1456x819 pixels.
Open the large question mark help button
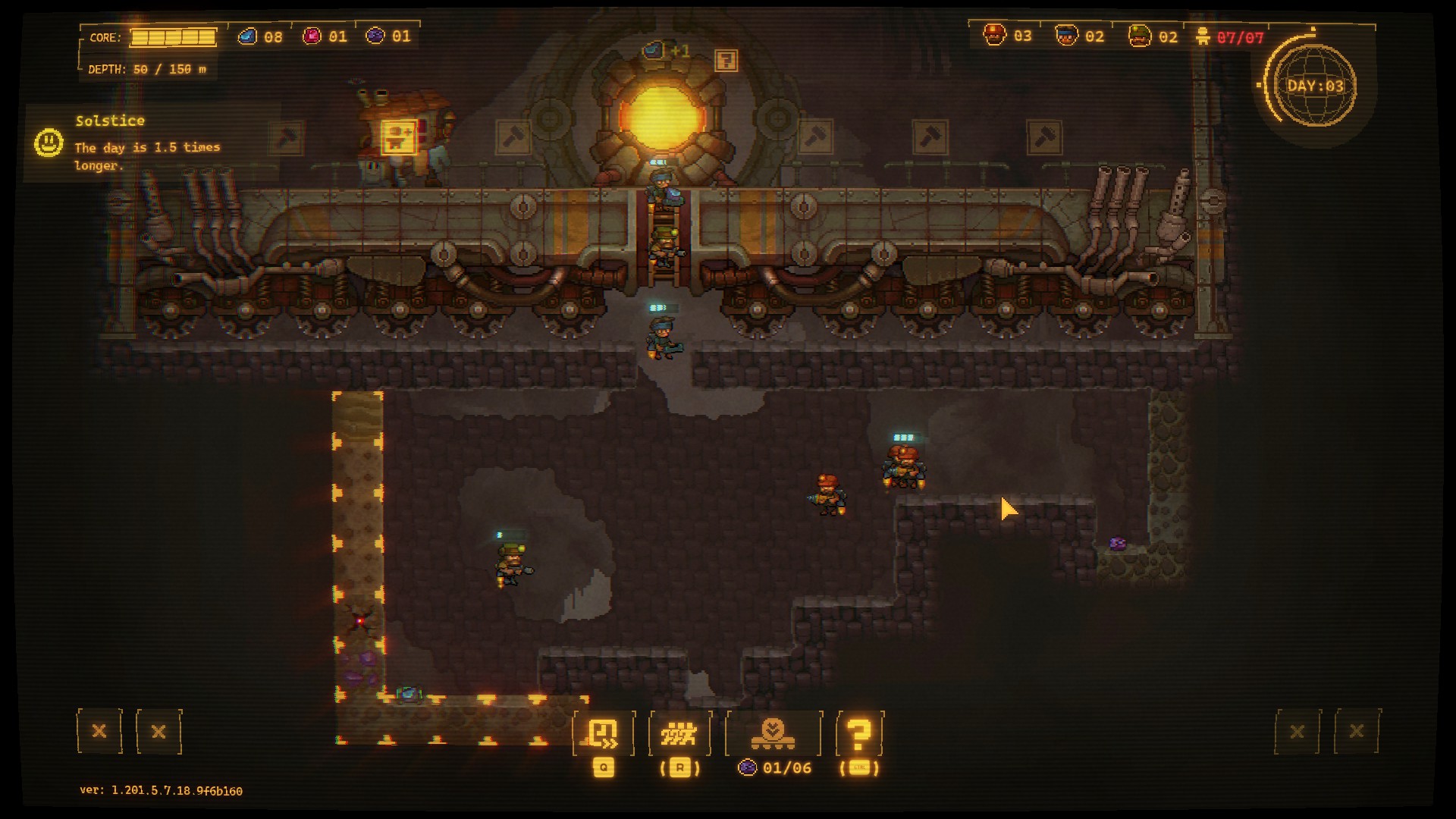coord(859,733)
